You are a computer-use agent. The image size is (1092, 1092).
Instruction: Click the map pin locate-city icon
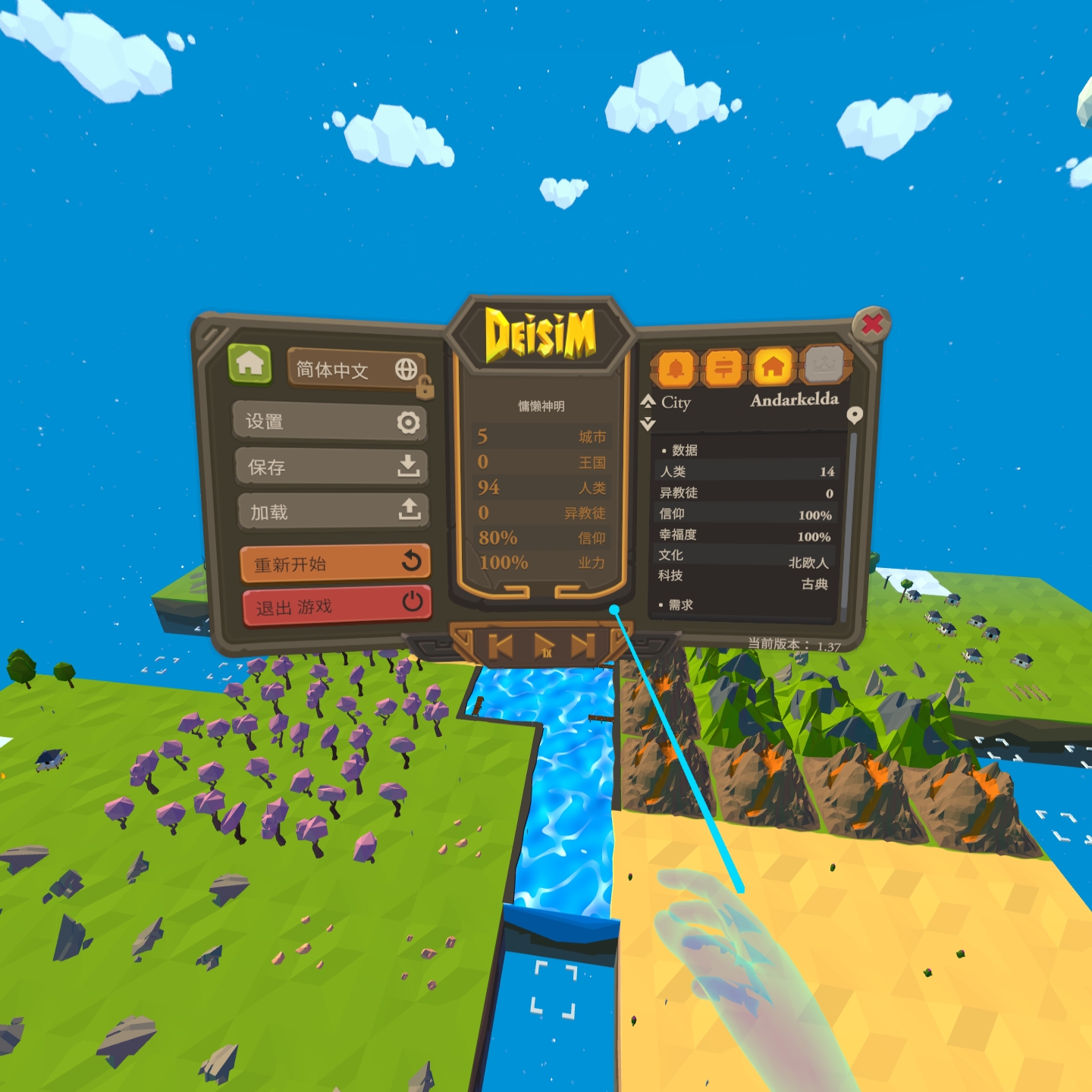tap(855, 415)
